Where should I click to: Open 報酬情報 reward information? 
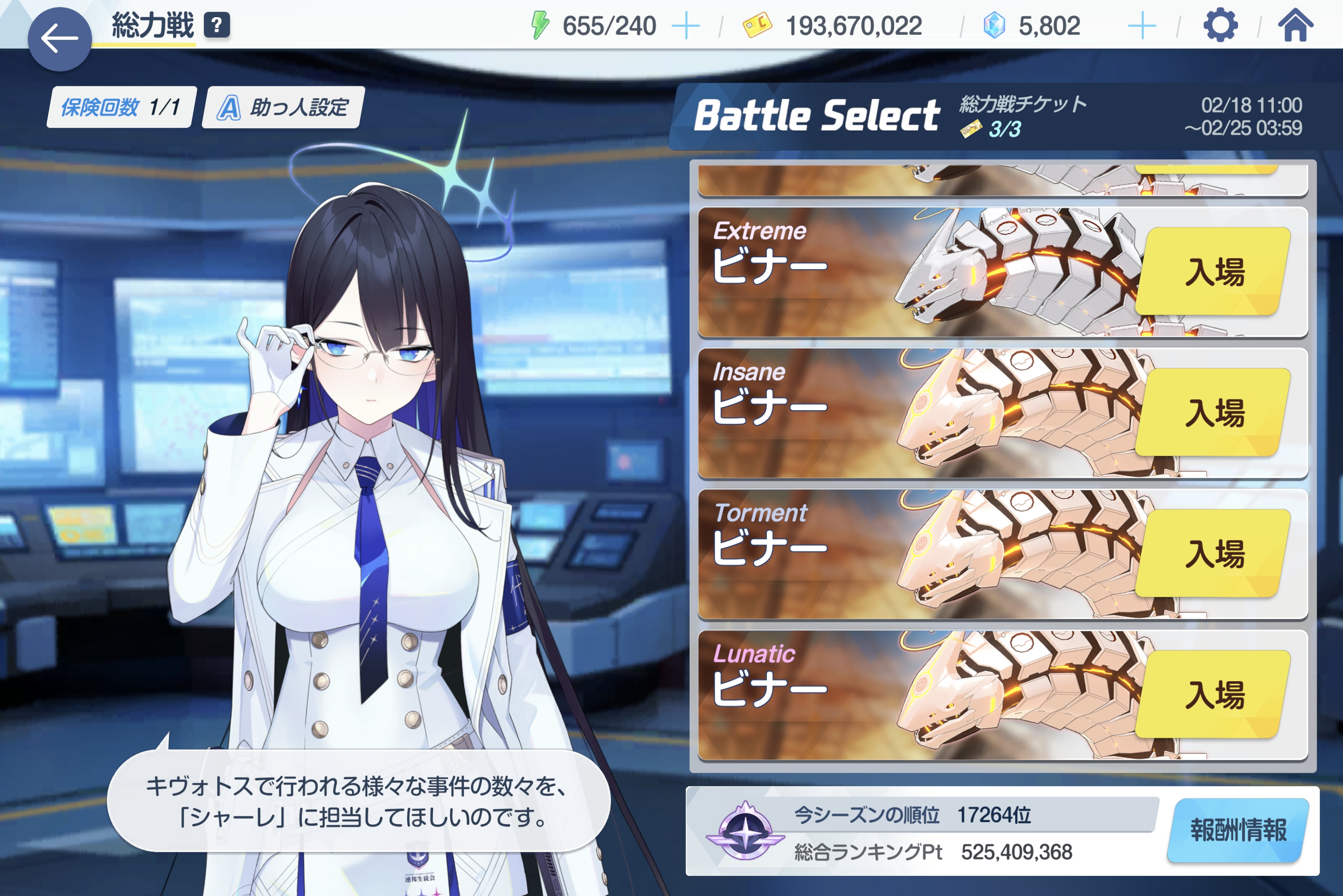pyautogui.click(x=1238, y=830)
